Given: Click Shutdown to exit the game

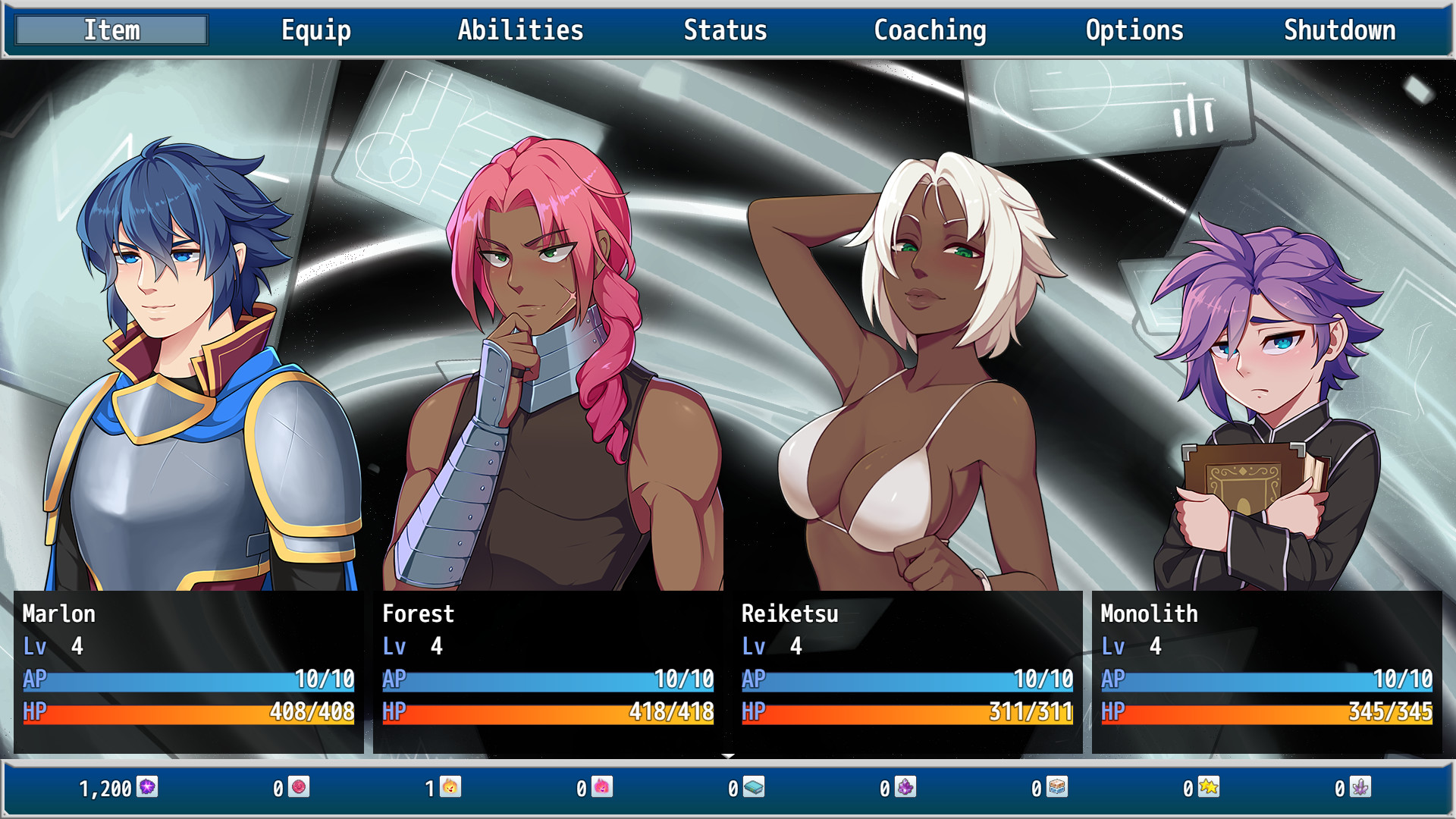Looking at the screenshot, I should [x=1339, y=30].
